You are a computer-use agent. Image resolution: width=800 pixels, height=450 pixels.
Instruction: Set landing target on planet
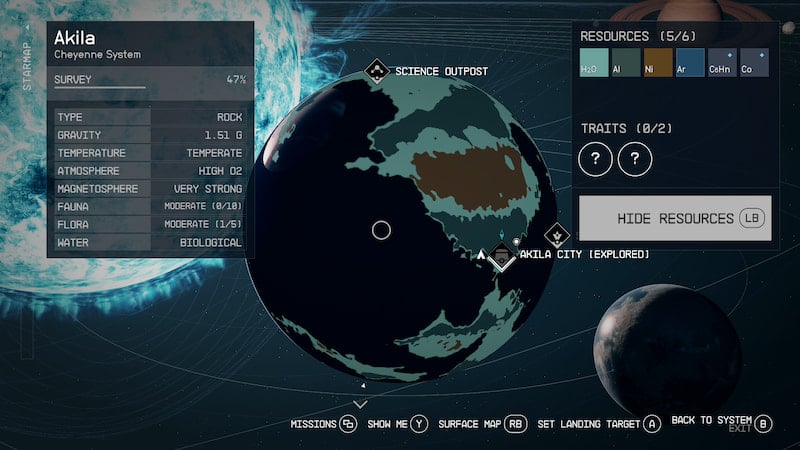coord(599,424)
